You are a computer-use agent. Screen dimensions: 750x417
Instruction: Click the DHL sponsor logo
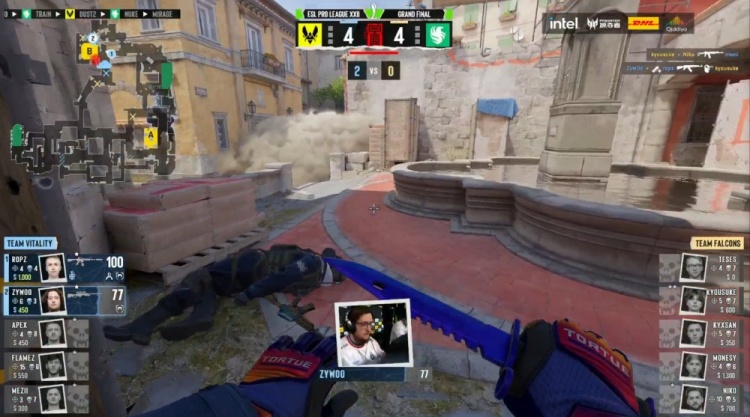(644, 23)
